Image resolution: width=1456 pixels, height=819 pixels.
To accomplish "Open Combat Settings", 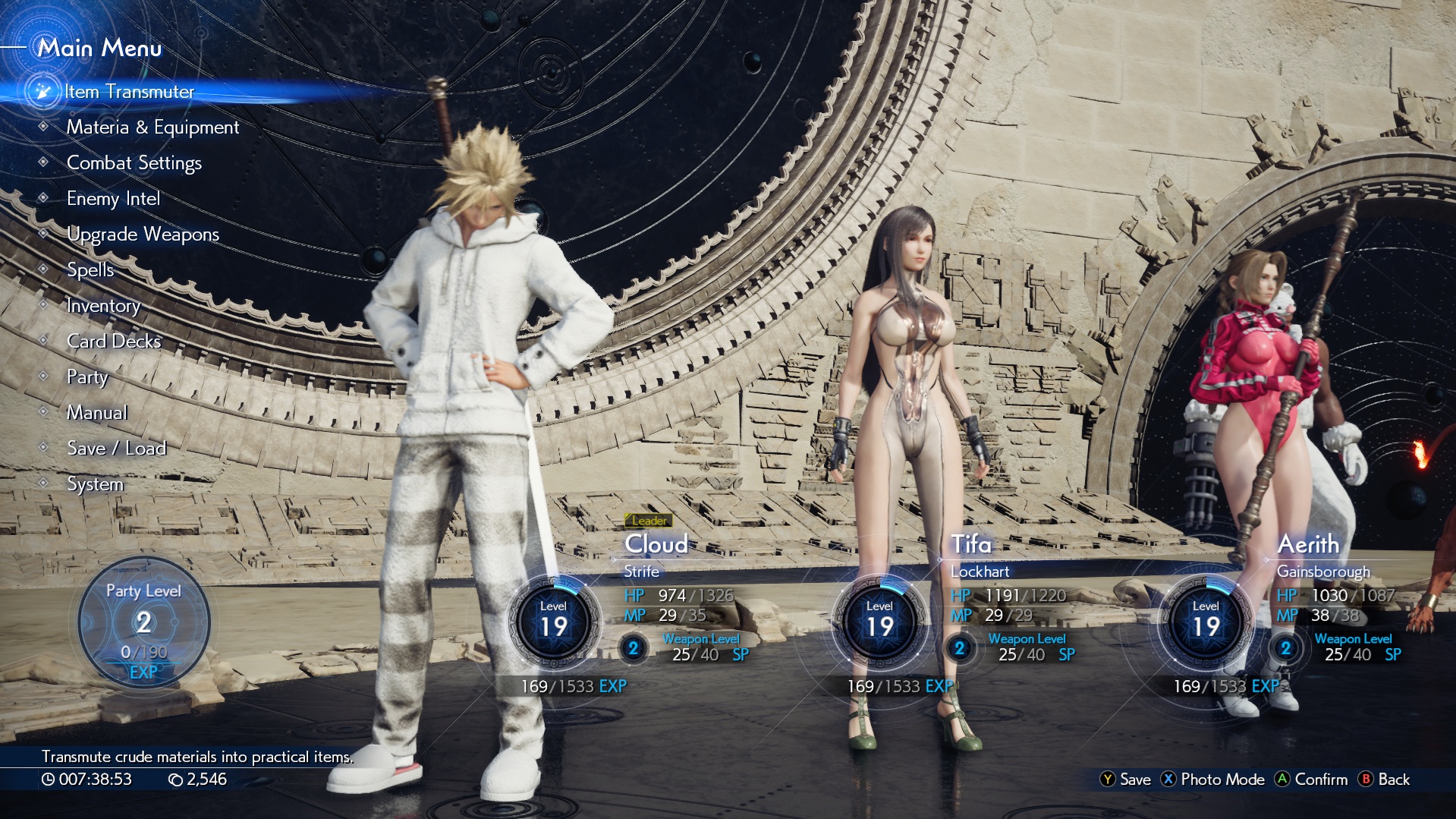I will (134, 163).
